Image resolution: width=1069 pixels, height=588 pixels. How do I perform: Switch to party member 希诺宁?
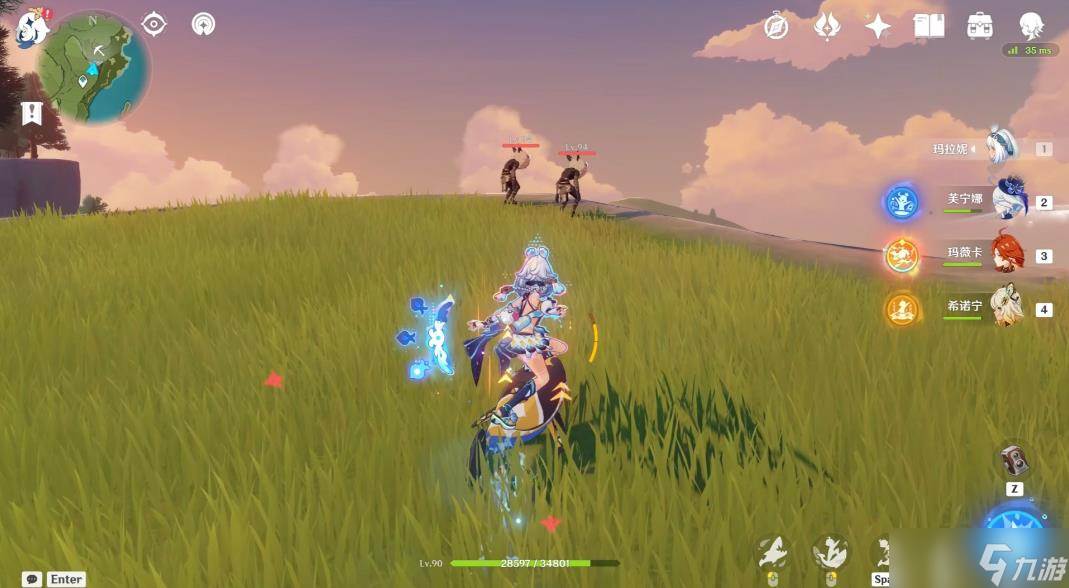[1006, 307]
